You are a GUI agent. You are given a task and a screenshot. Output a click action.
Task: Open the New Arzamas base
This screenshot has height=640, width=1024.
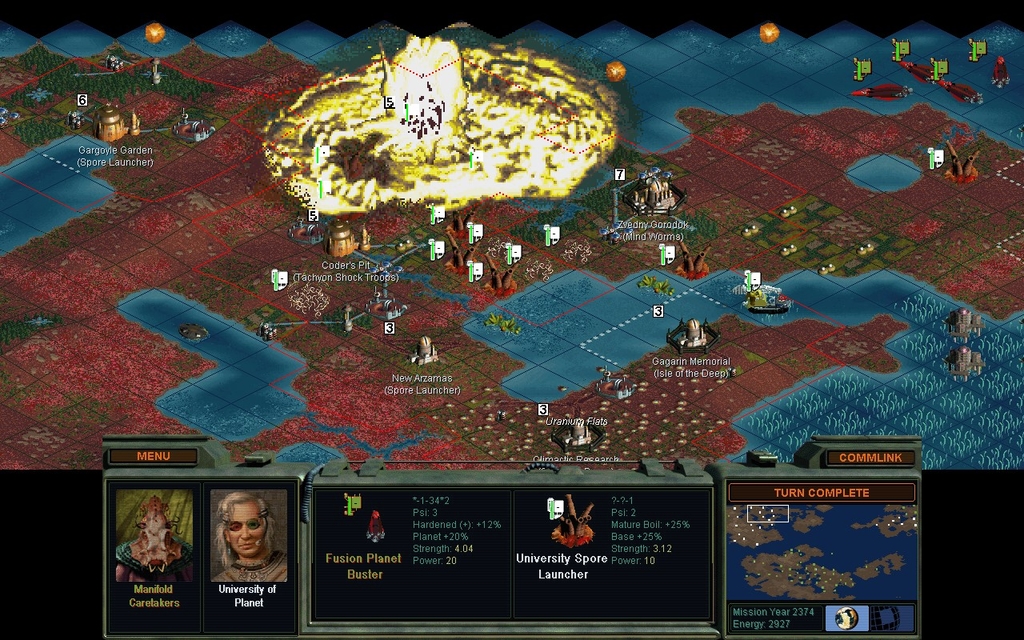pos(424,350)
